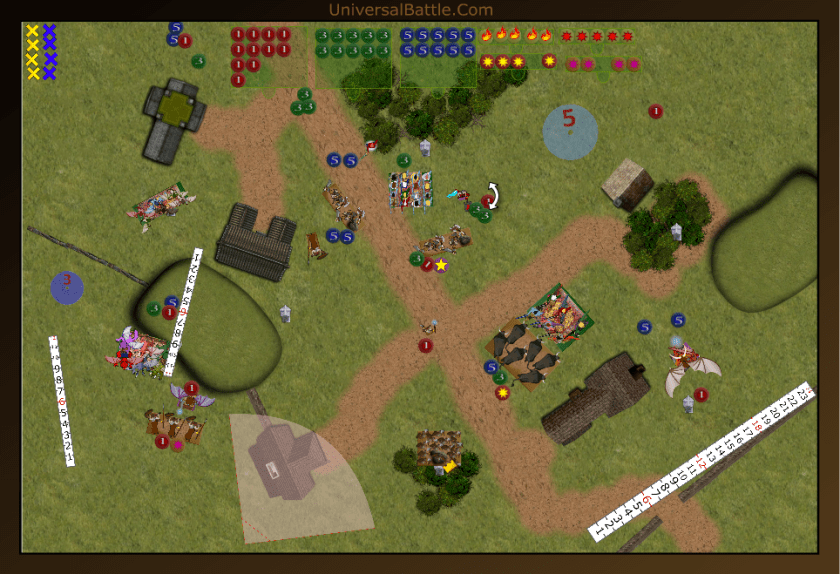
Task: Select the pale-winged flying monster unit
Action: [690, 365]
